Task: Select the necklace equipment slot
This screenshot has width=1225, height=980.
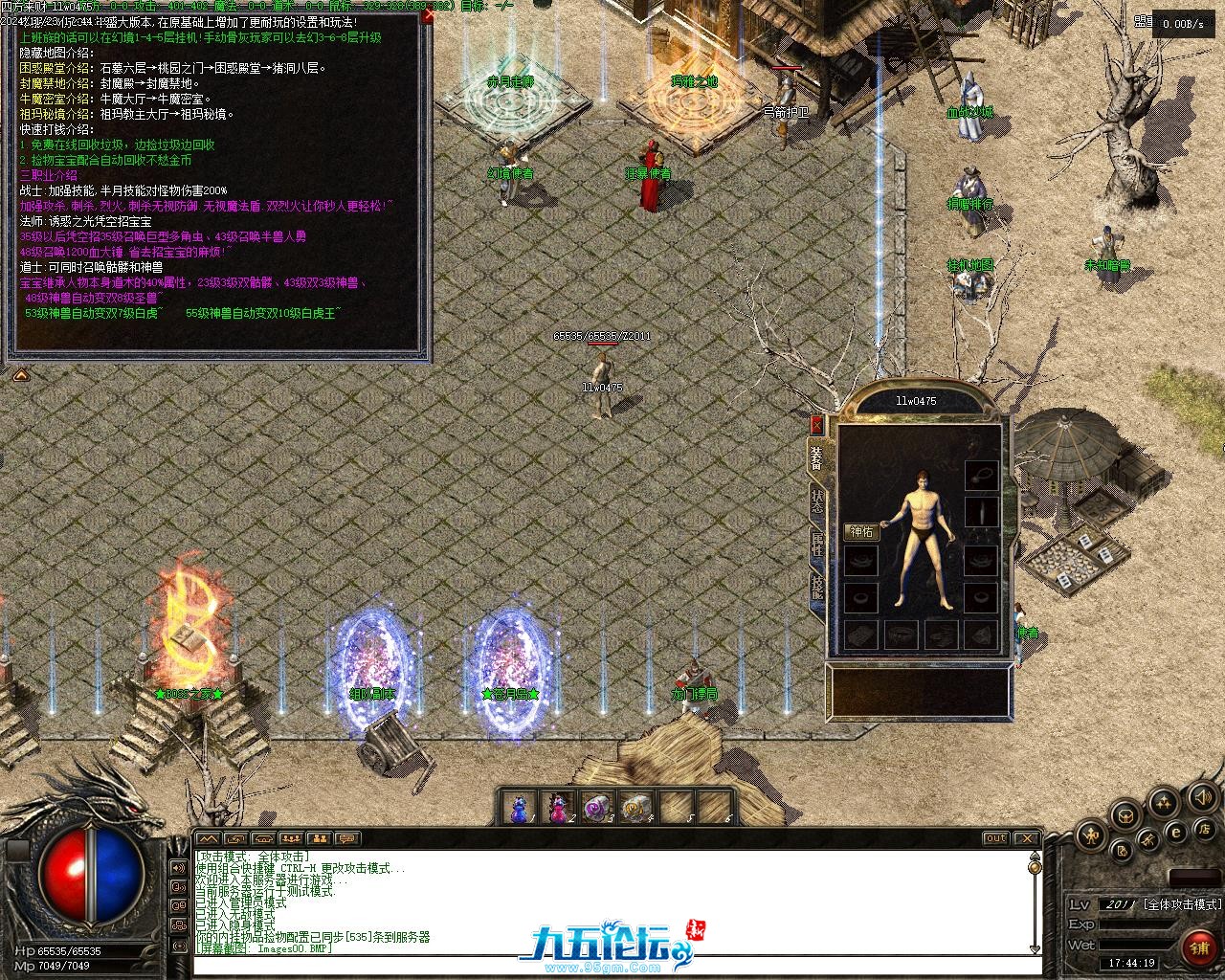Action: pos(981,475)
